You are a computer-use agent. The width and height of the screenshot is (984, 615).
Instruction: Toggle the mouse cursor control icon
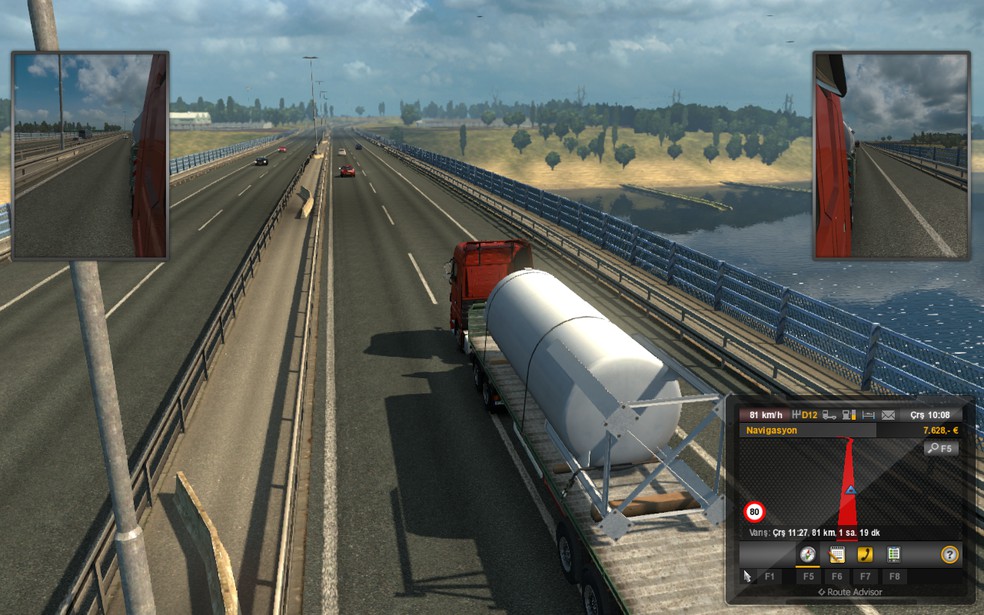click(746, 576)
